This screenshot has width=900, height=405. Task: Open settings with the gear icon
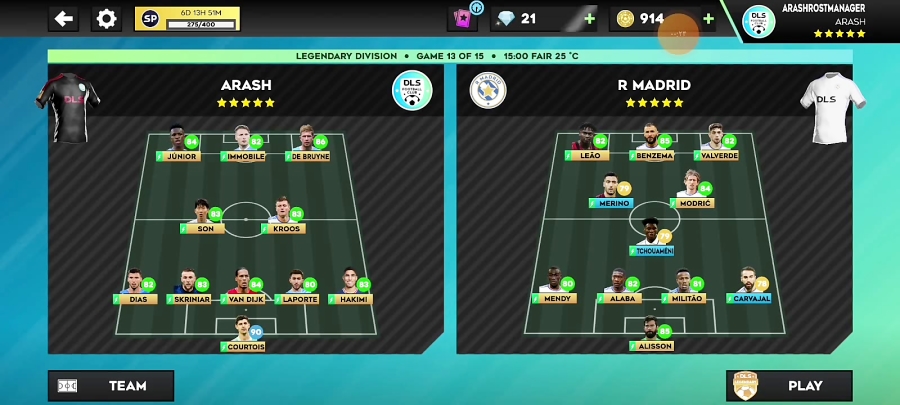click(x=106, y=18)
